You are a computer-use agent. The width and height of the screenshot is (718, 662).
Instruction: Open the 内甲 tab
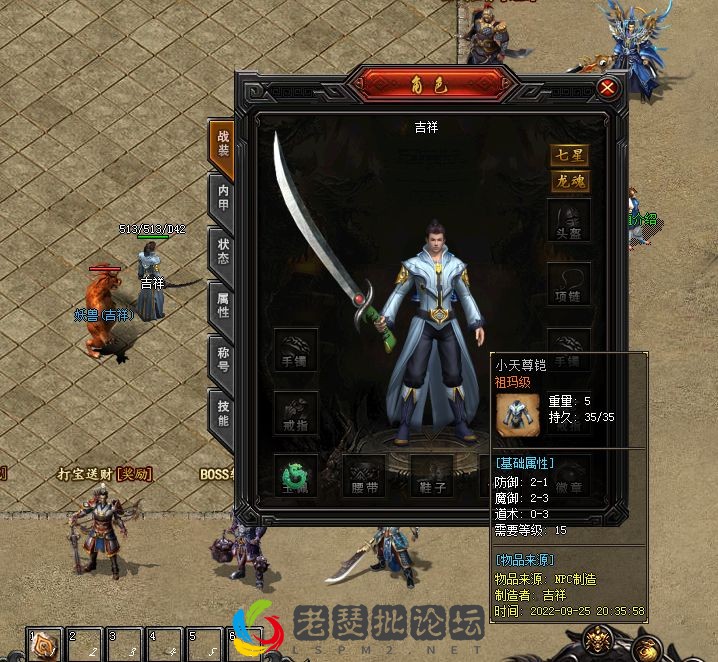pyautogui.click(x=221, y=197)
